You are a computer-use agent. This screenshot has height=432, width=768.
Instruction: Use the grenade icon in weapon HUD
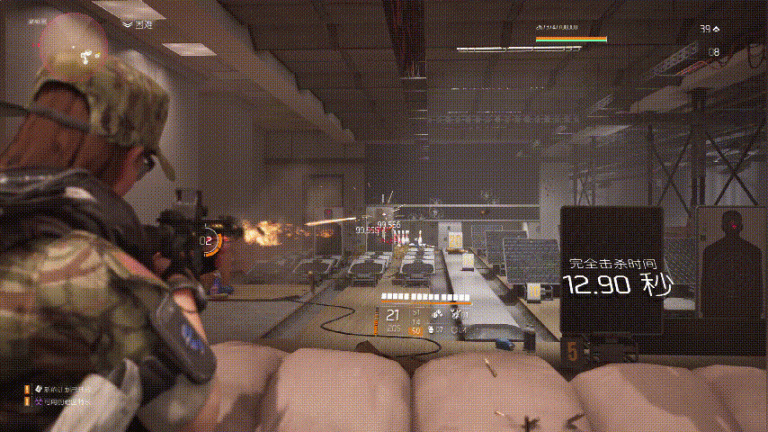pos(433,328)
